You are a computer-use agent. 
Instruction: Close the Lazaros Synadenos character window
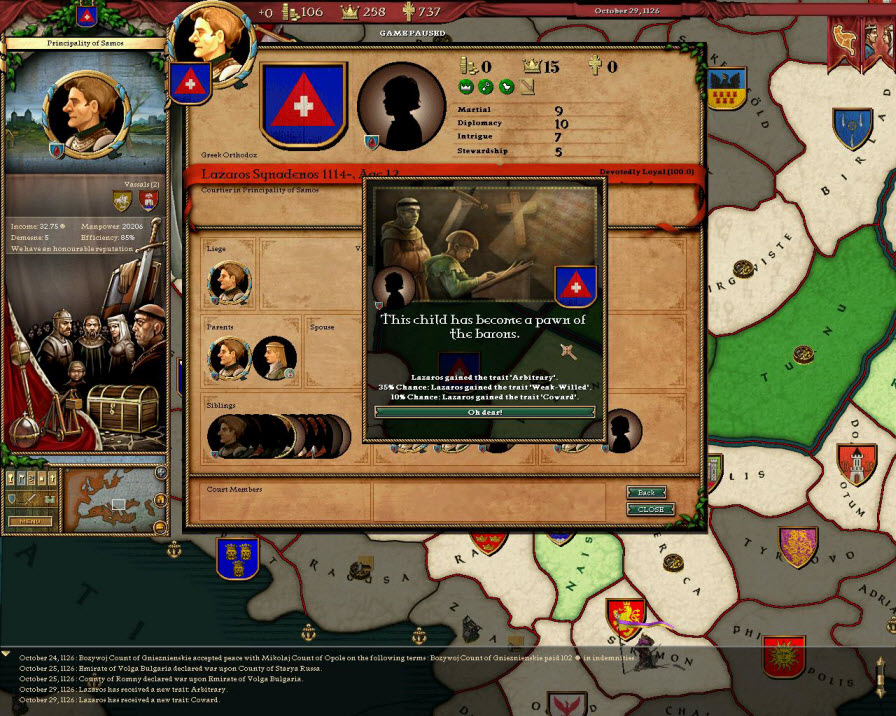[x=650, y=509]
